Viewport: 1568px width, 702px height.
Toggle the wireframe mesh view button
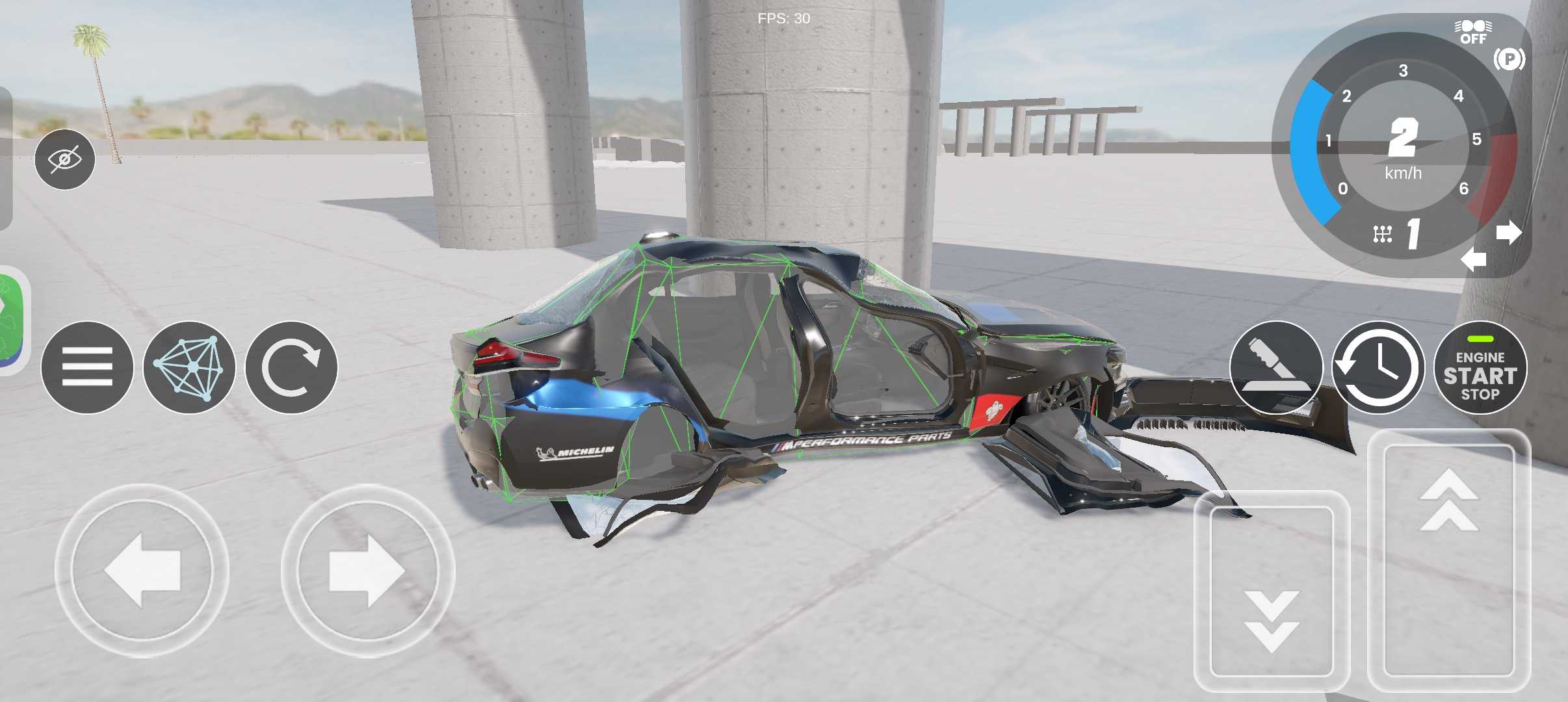[189, 367]
